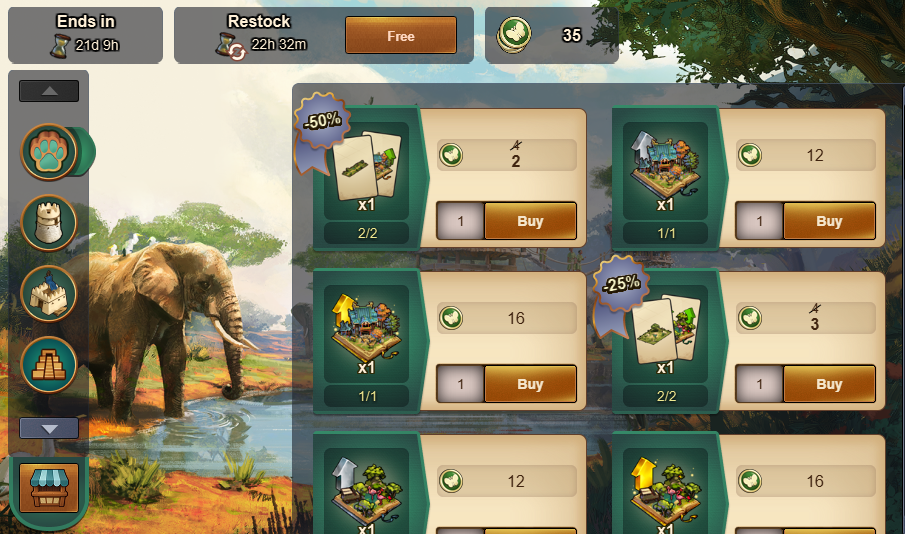
Task: Buy the 25% off offer costing 3
Action: (829, 384)
